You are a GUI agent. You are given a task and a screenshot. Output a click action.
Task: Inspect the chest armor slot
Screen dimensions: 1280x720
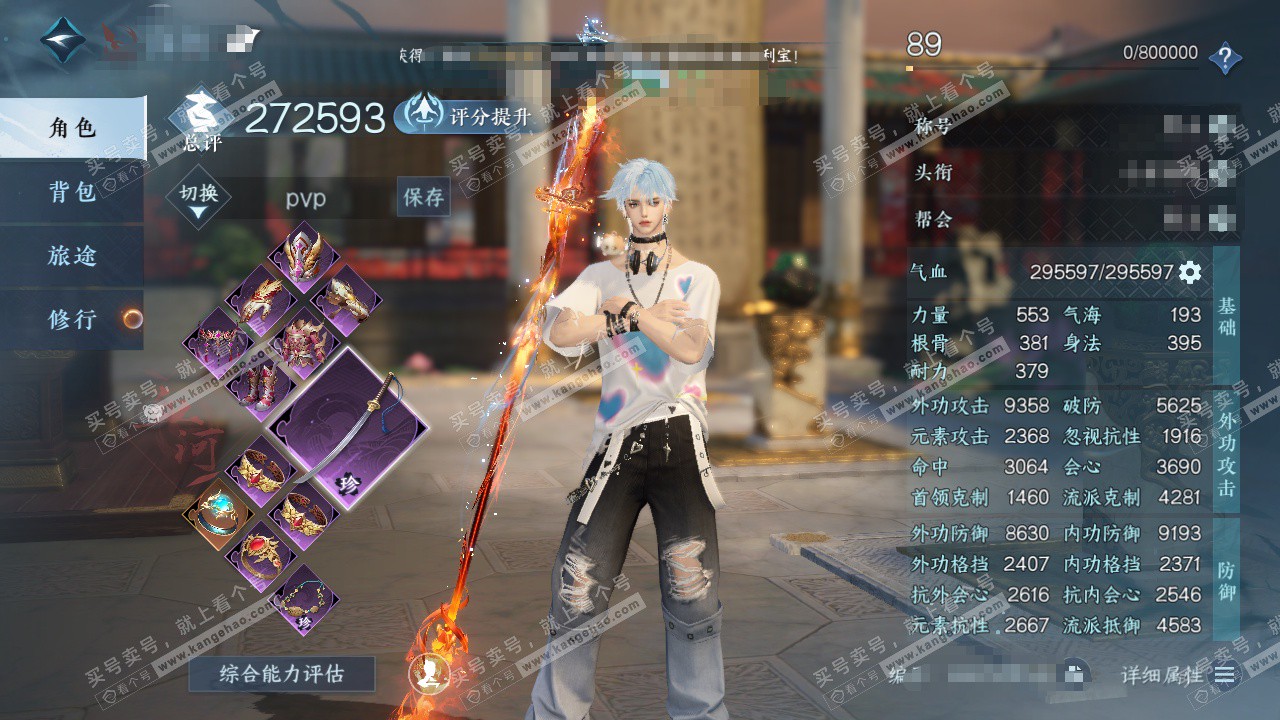coord(302,341)
